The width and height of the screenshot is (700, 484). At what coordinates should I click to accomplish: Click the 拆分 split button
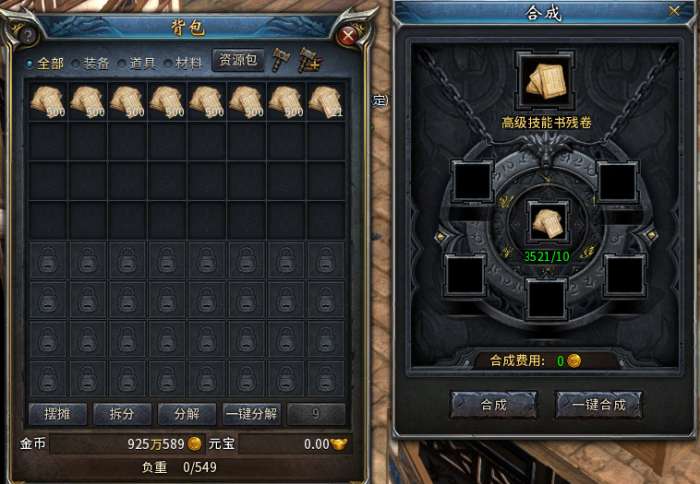click(x=122, y=414)
